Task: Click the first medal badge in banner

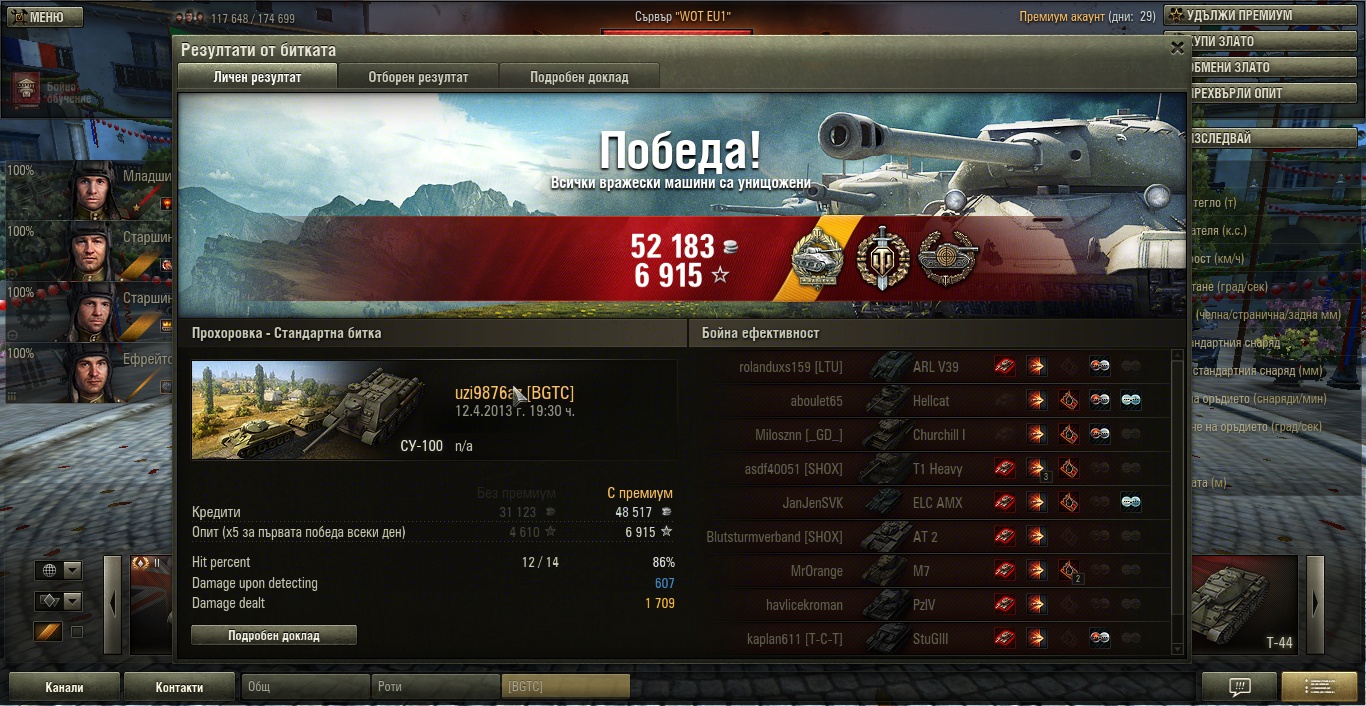Action: pyautogui.click(x=817, y=260)
